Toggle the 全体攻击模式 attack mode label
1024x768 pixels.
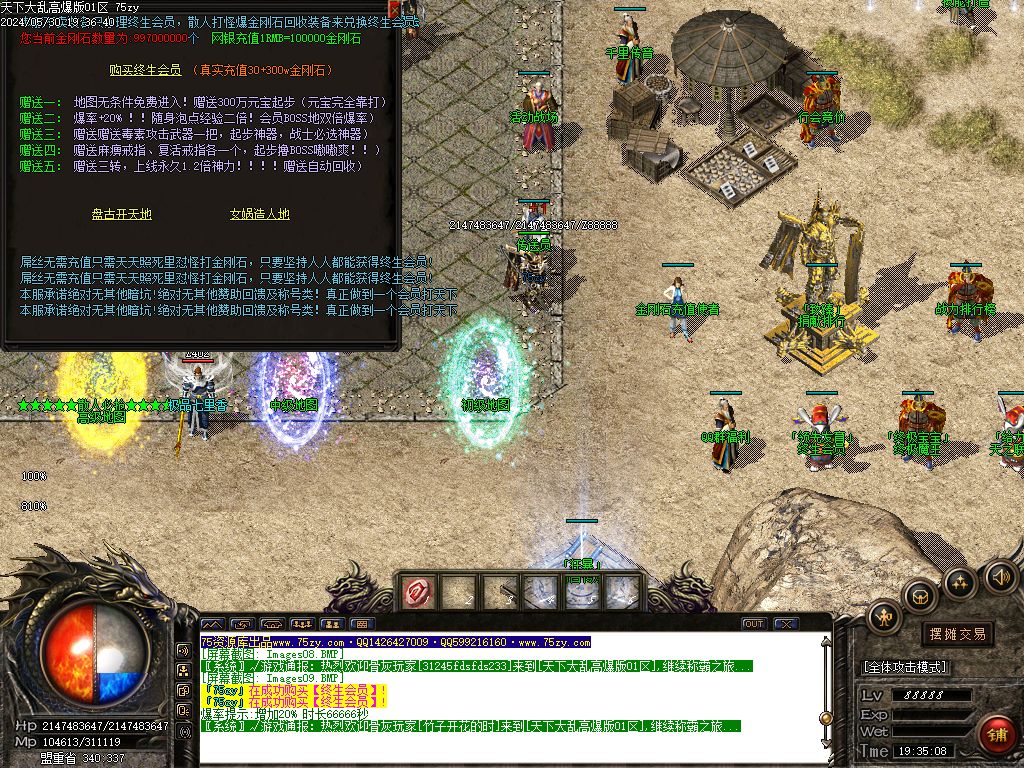pyautogui.click(x=904, y=667)
